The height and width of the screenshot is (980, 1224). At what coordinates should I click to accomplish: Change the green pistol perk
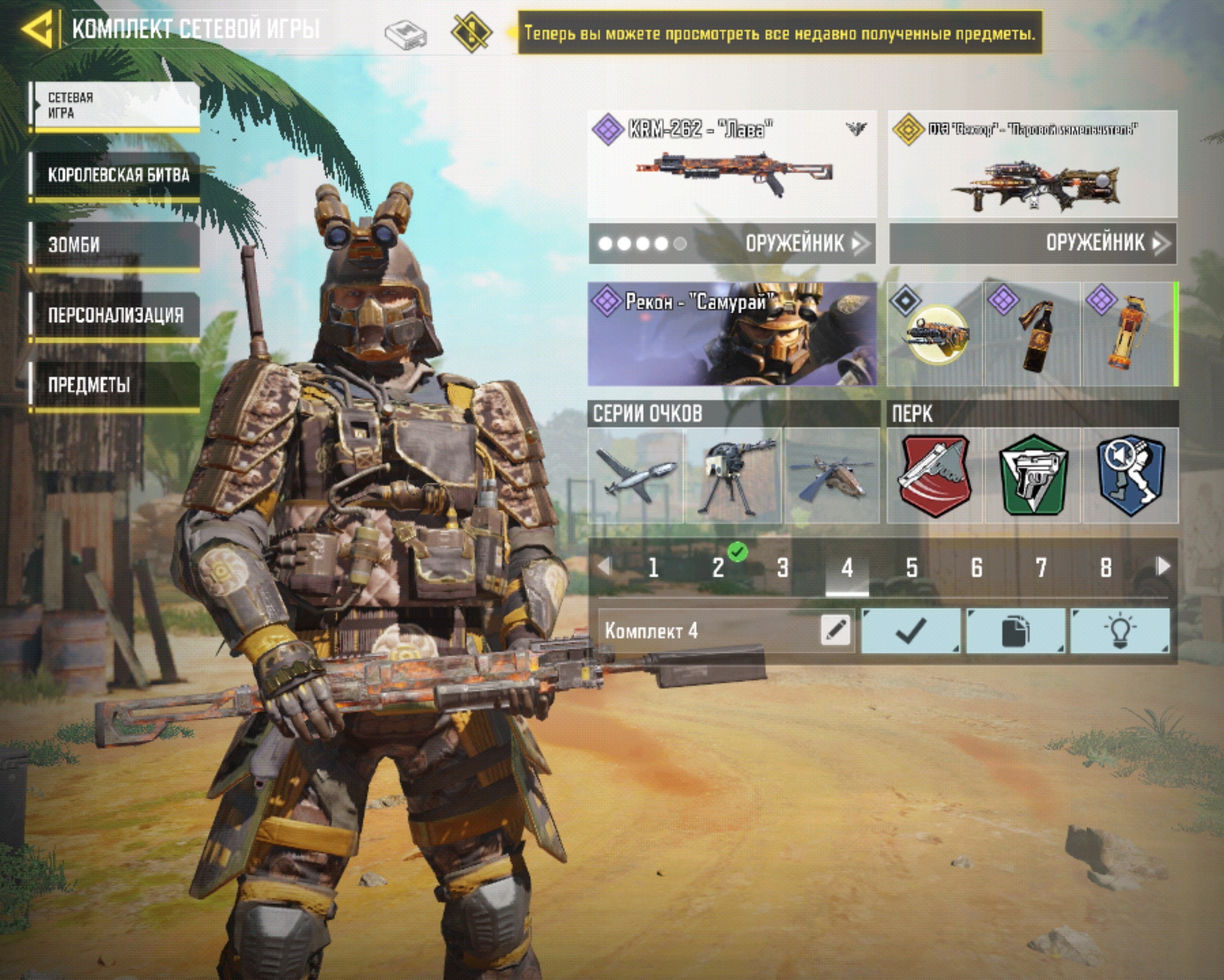(1033, 476)
